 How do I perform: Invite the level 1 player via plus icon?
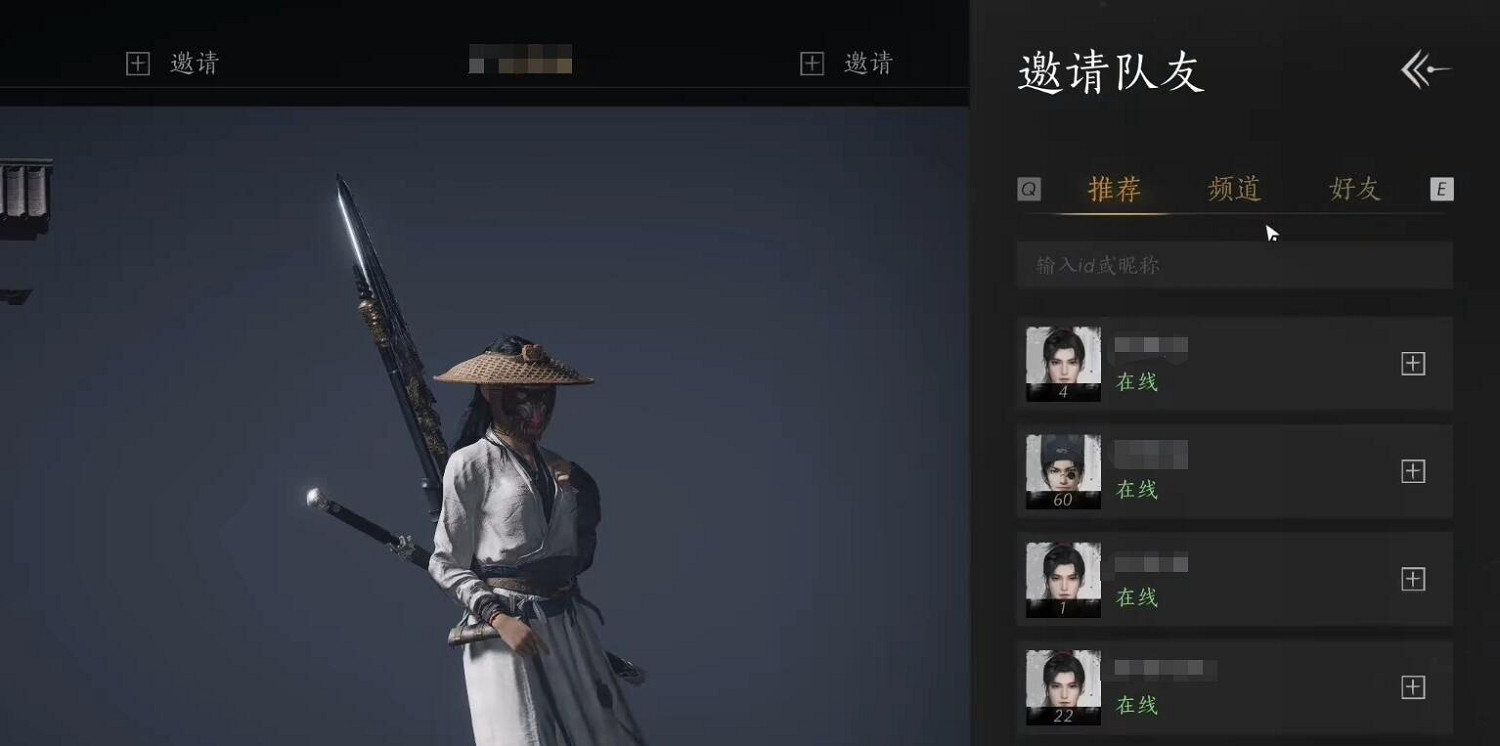(x=1414, y=580)
